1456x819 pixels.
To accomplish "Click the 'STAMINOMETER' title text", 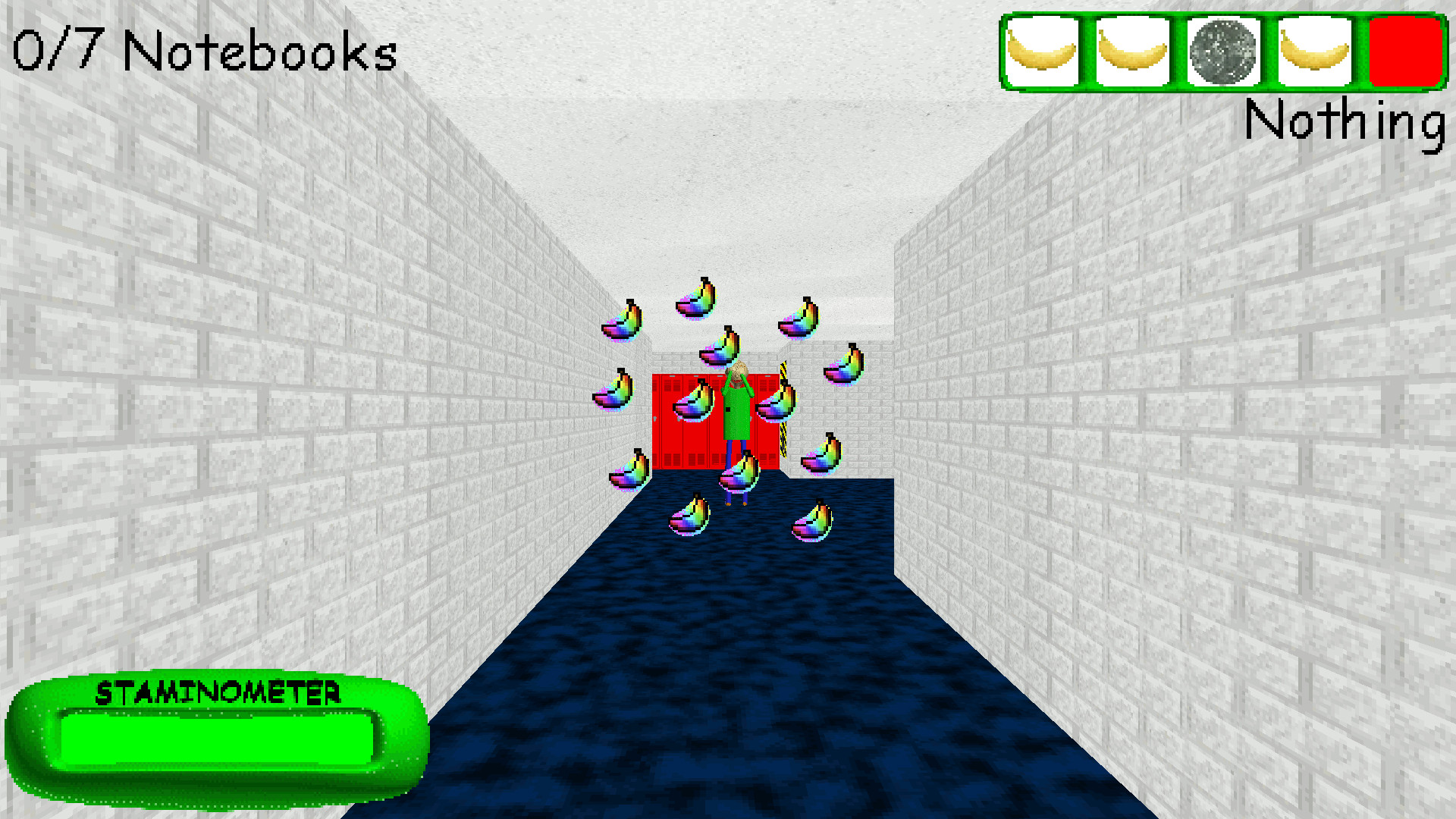I will click(218, 692).
